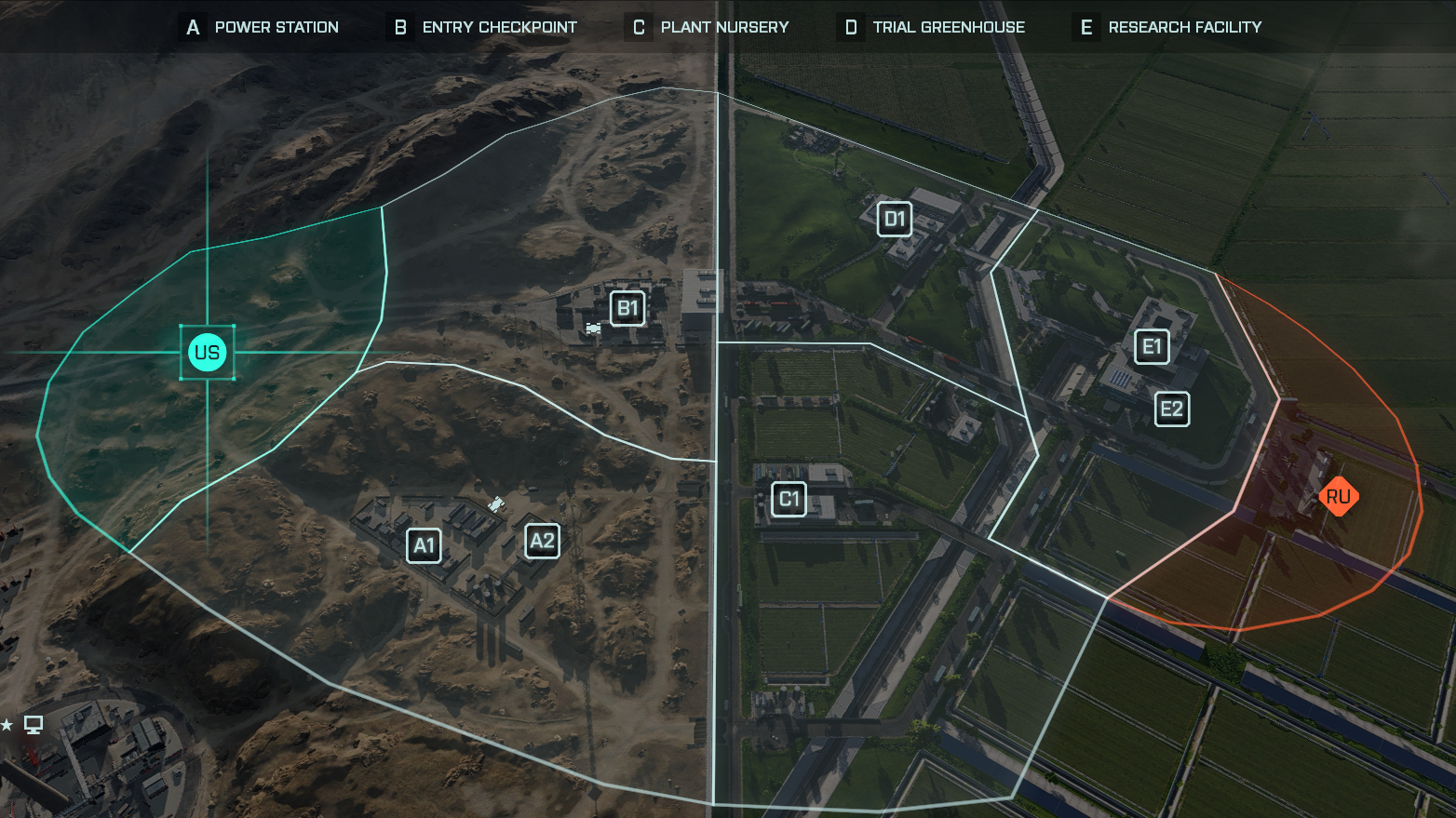This screenshot has height=818, width=1456.
Task: Click the letter D badge for Trial Greenhouse
Action: point(850,27)
